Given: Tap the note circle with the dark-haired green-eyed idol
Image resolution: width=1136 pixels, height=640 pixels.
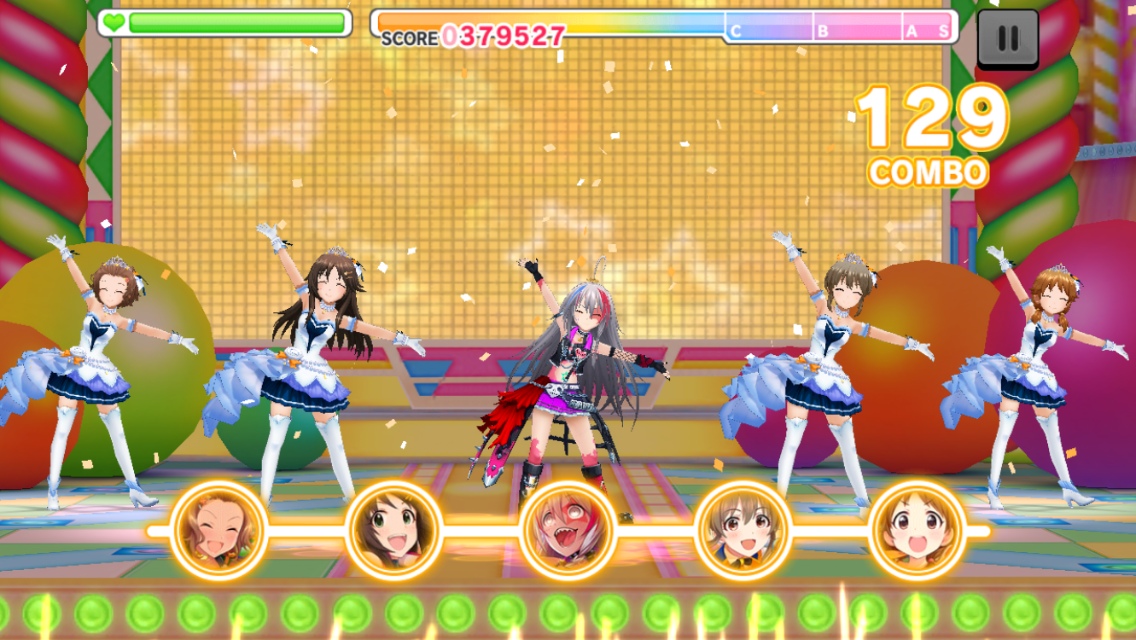Looking at the screenshot, I should (x=393, y=530).
